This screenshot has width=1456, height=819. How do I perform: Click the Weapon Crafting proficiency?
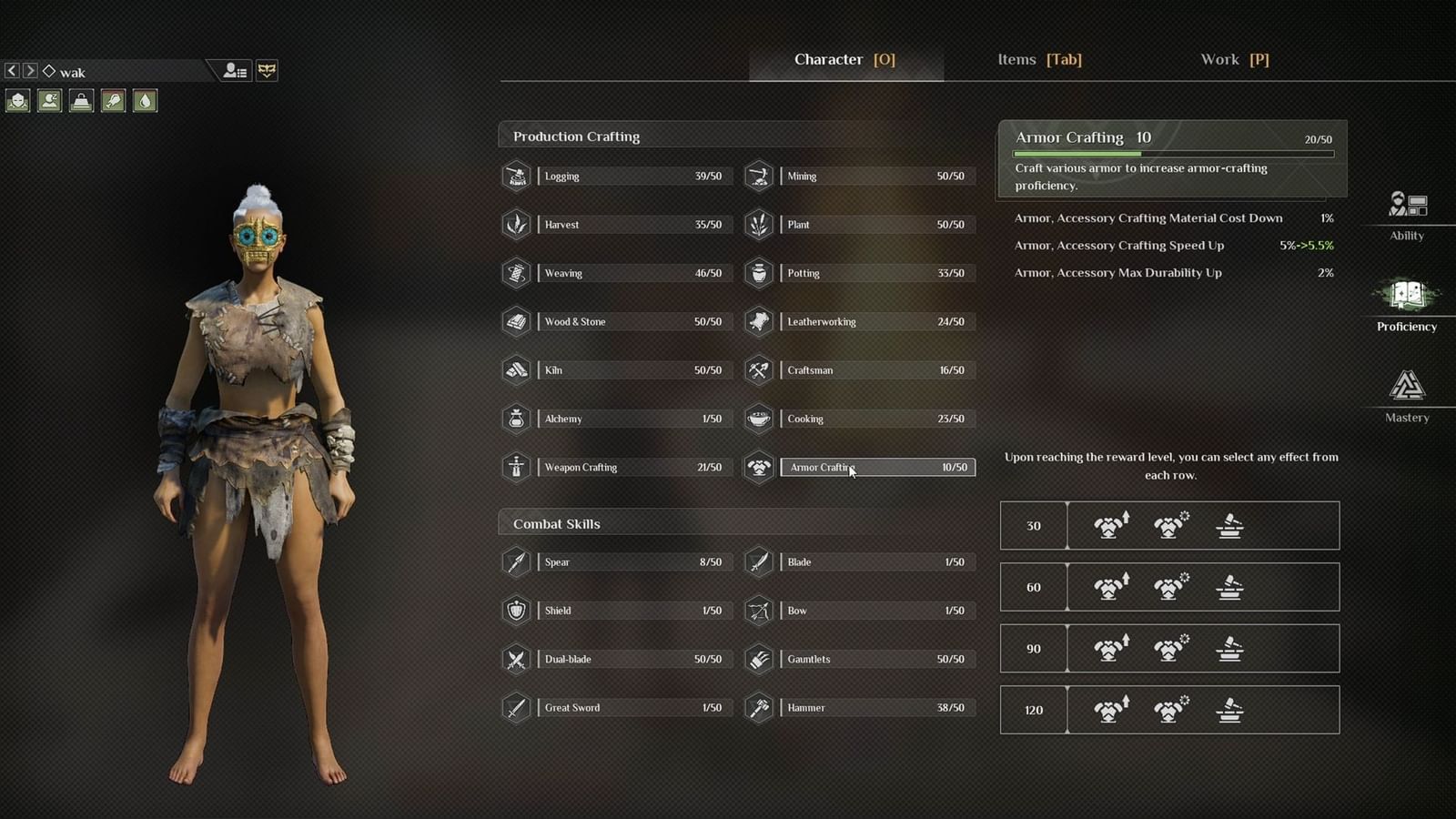633,467
